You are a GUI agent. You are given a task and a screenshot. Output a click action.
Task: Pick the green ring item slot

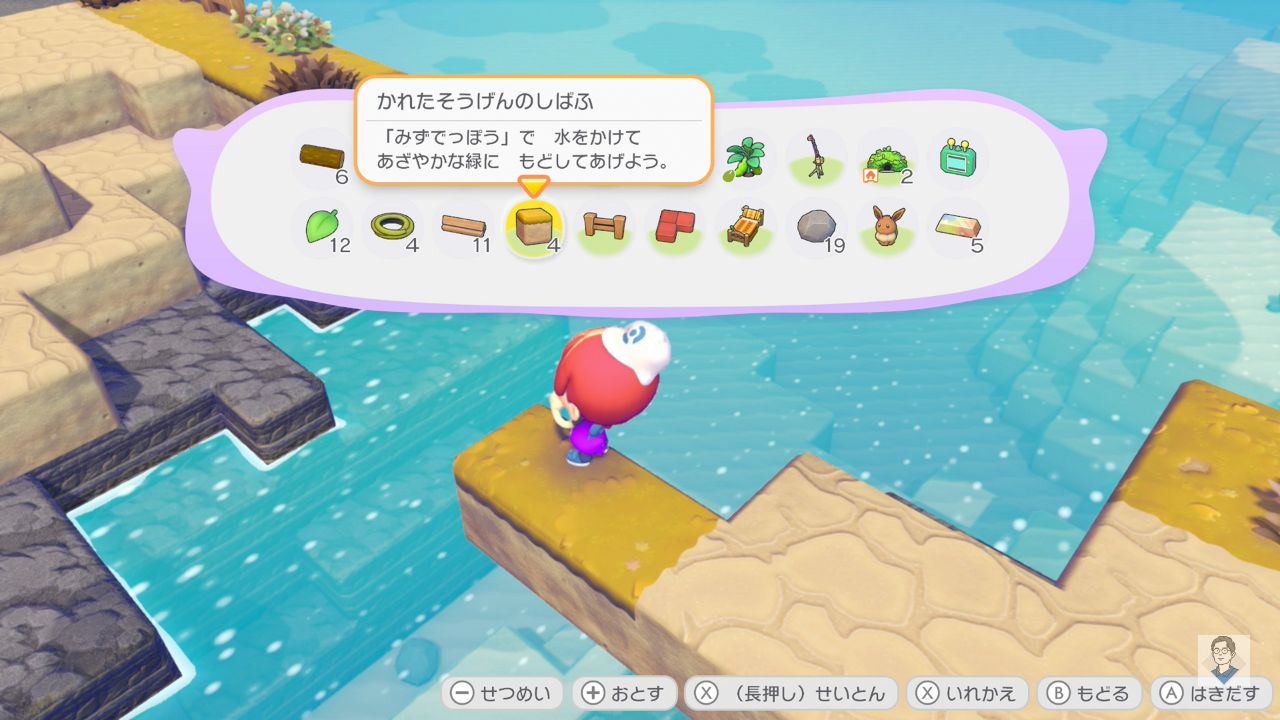click(391, 228)
